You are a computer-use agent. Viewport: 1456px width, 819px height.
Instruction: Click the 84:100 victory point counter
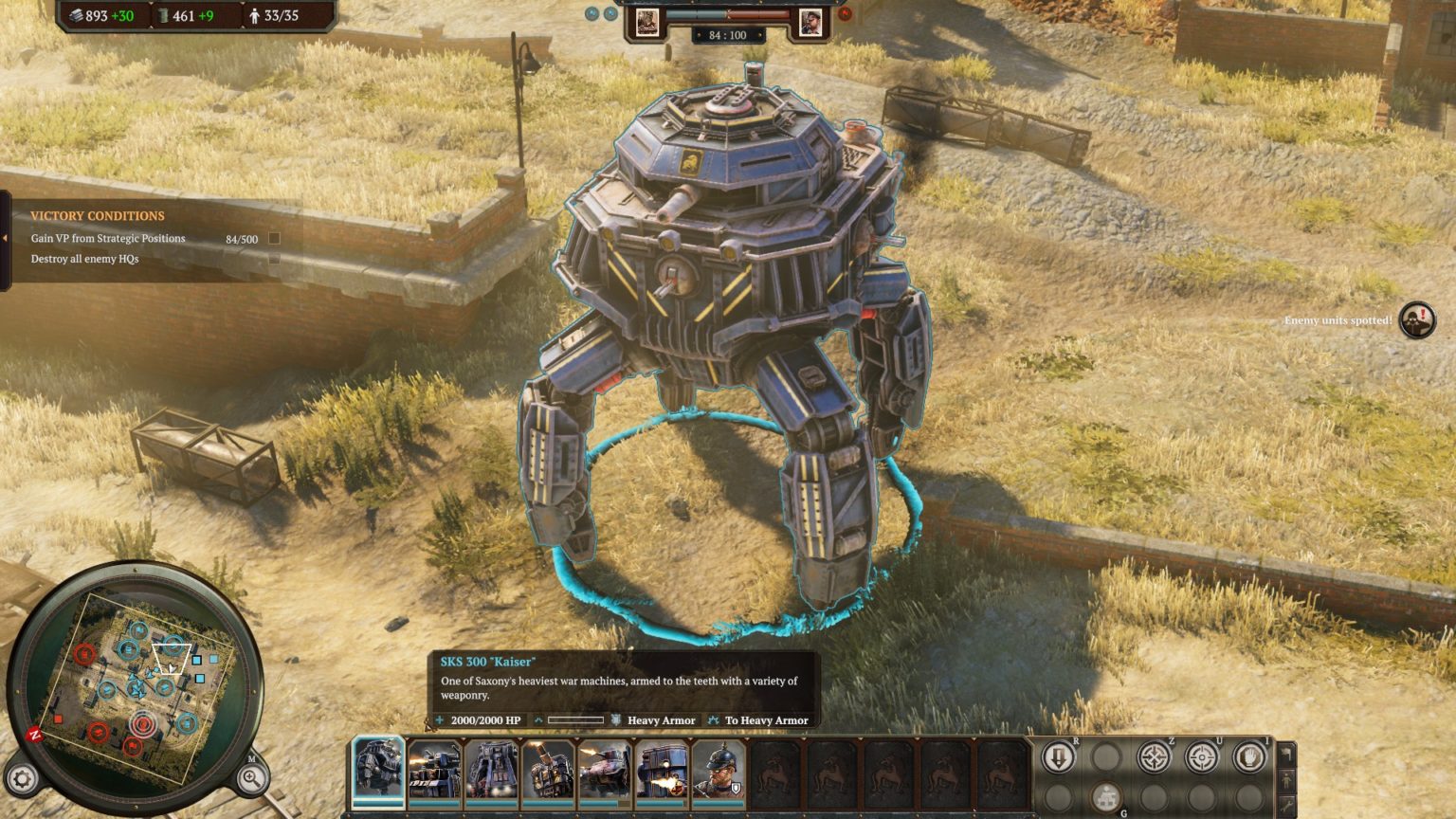(x=728, y=35)
